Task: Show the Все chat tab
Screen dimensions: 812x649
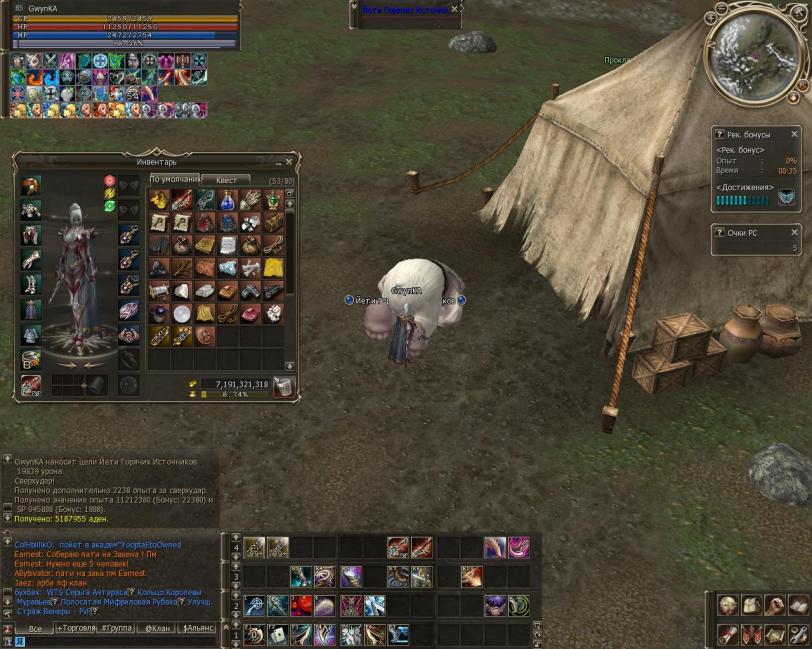Action: [36, 629]
